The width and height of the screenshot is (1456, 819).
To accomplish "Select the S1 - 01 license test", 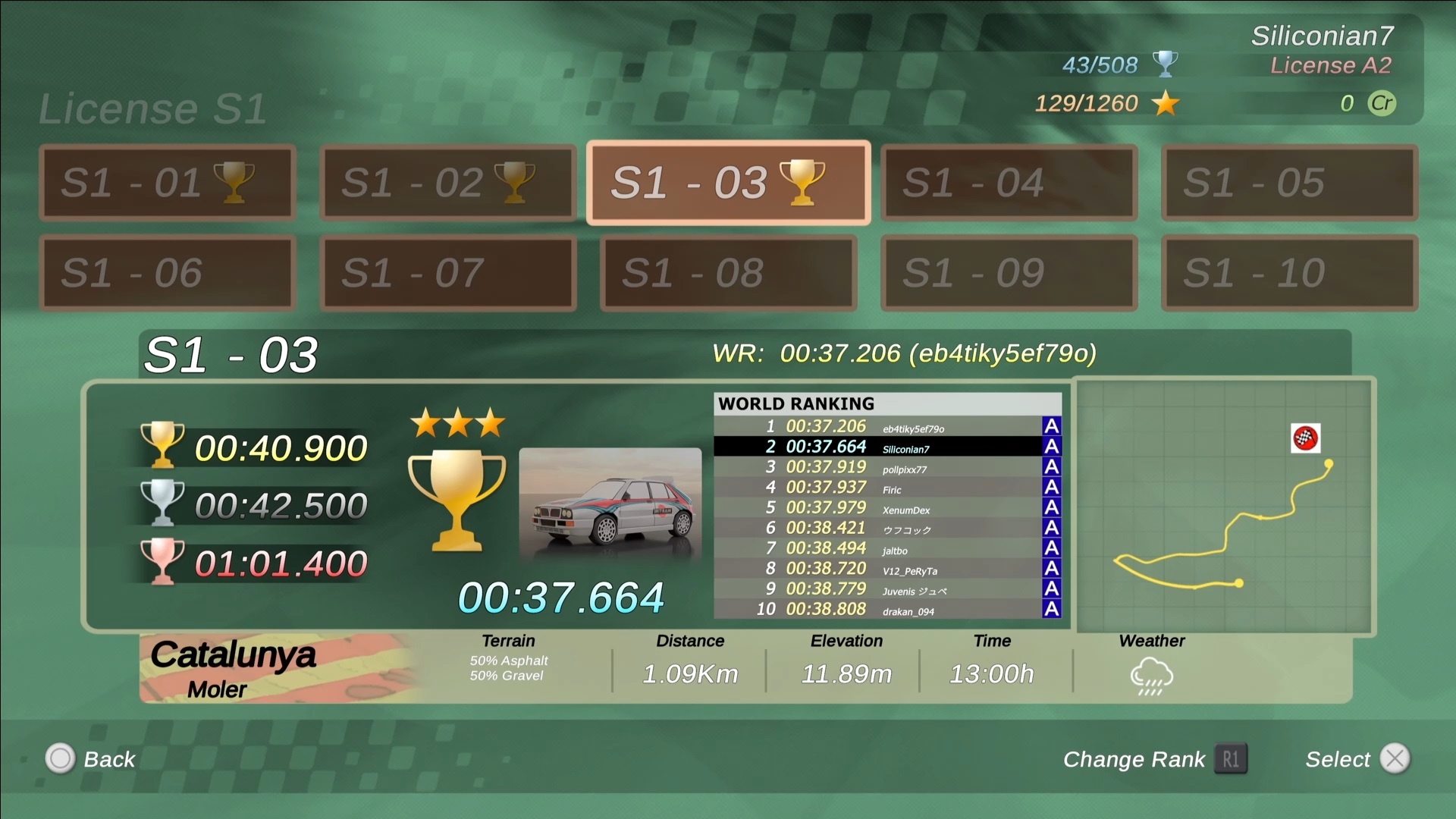I will coord(167,183).
